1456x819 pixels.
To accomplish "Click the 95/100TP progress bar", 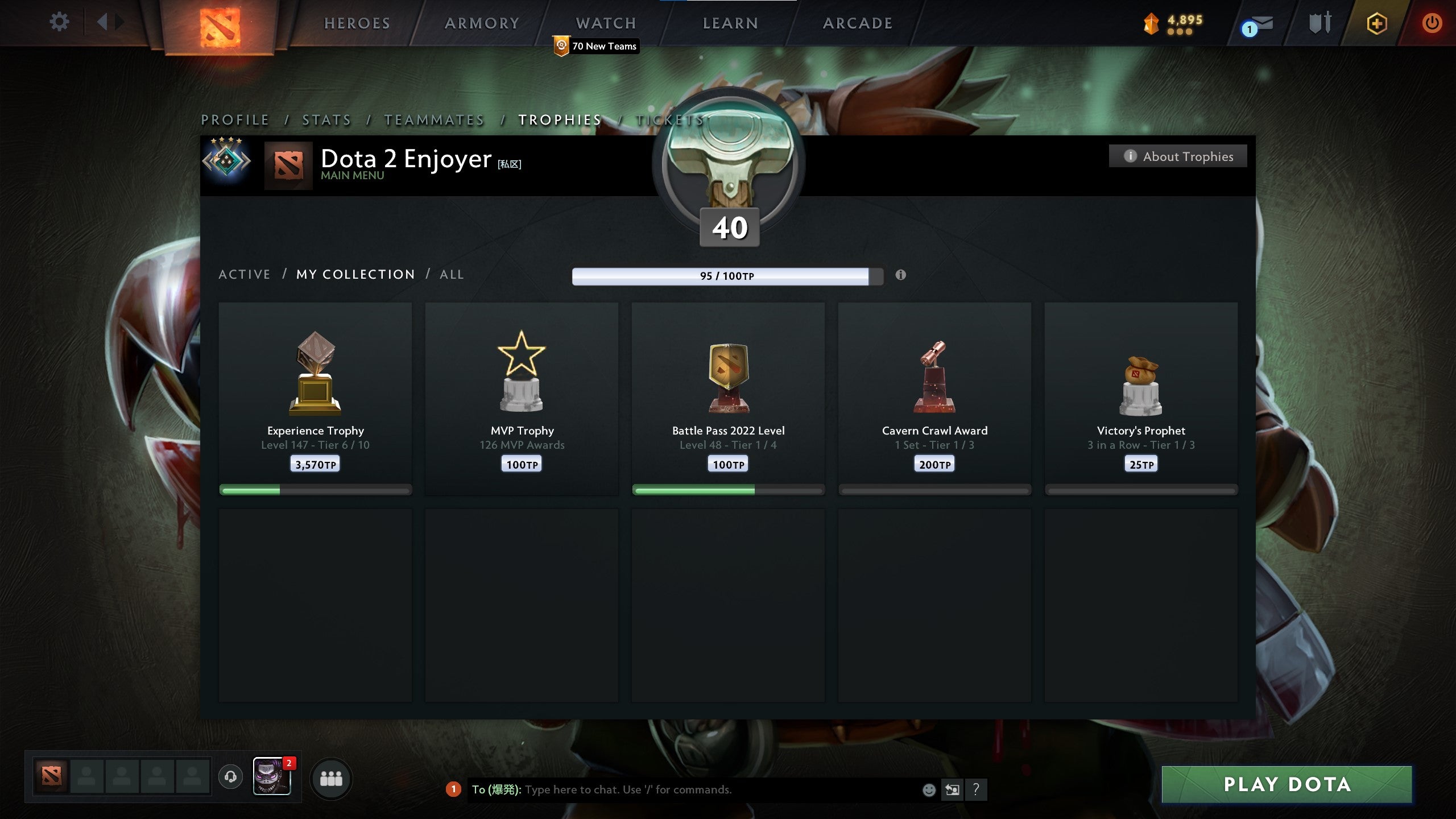I will coord(725,277).
